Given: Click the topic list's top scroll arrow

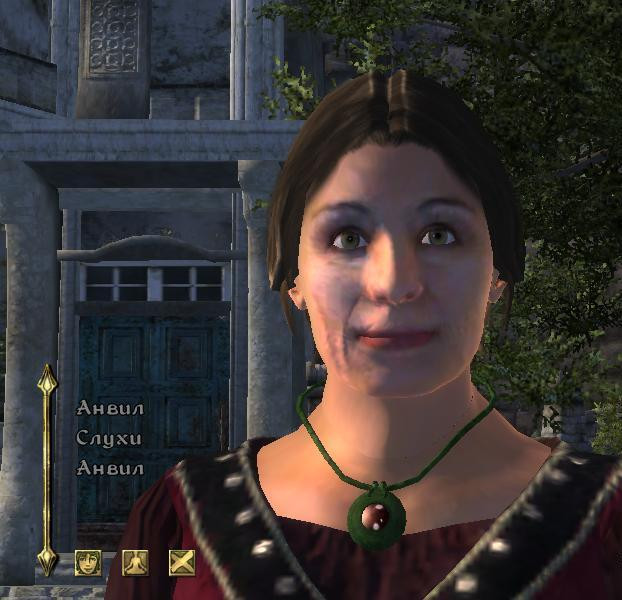Looking at the screenshot, I should [x=47, y=378].
